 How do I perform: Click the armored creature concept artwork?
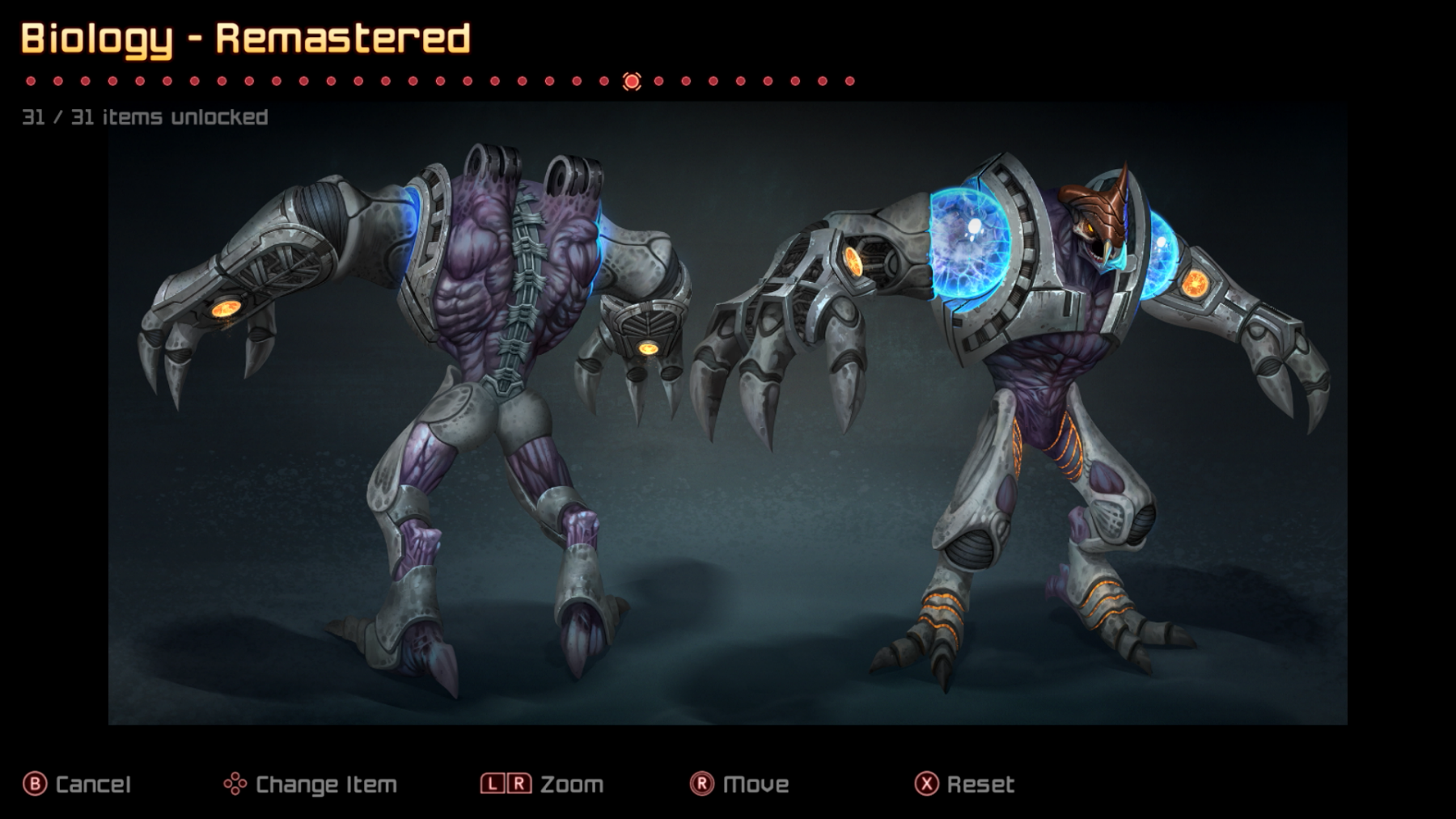click(728, 412)
